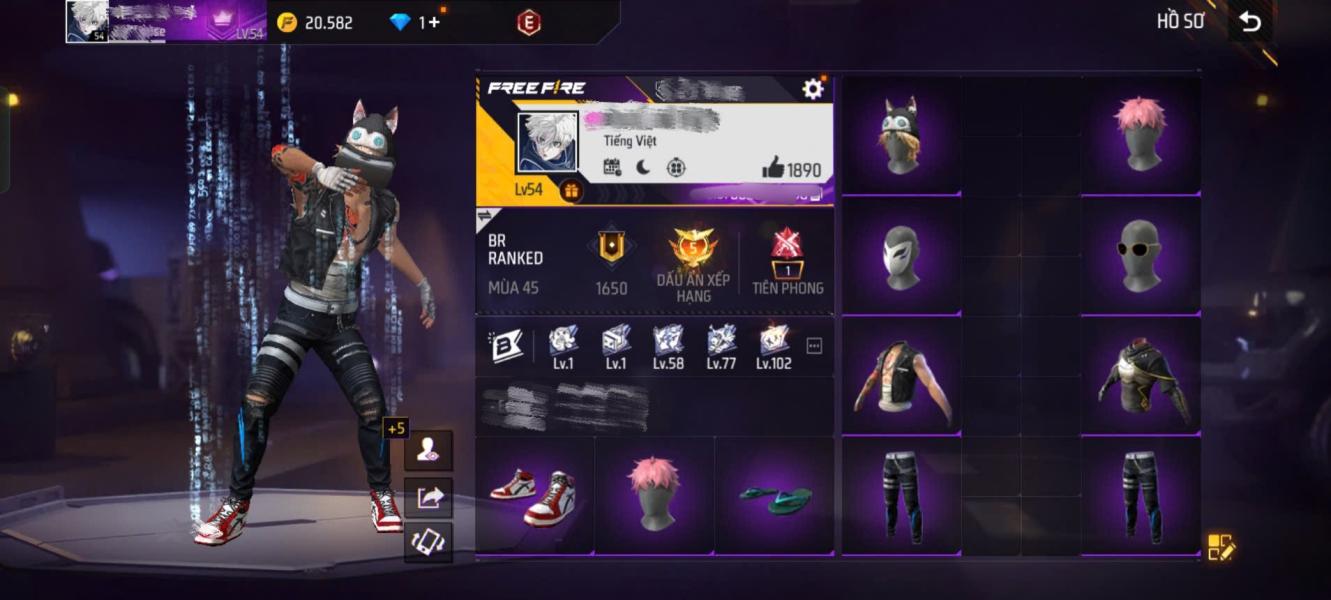
Task: Open the character silhouette button
Action: click(429, 450)
